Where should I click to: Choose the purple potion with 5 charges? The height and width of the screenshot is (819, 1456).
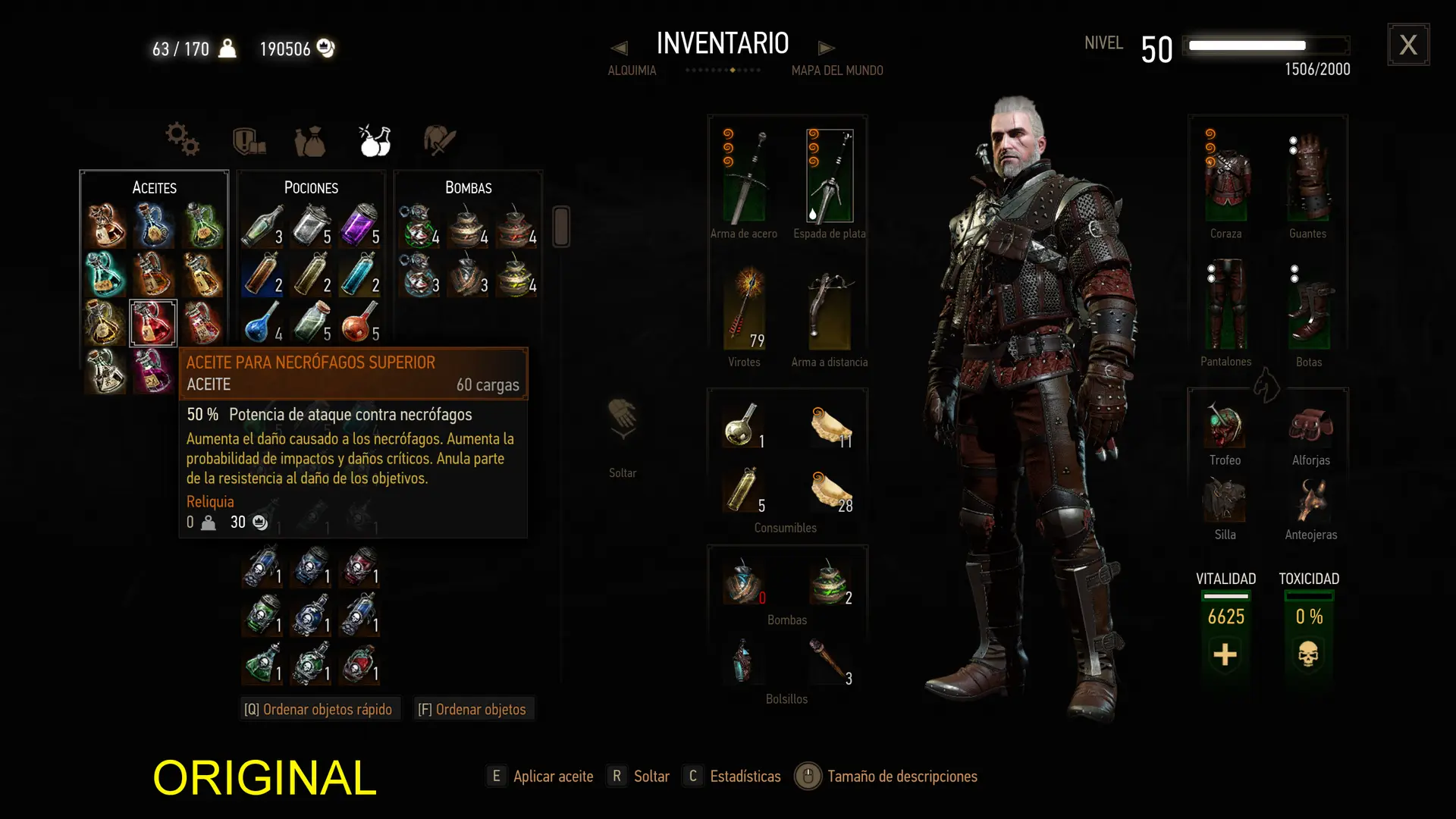tap(359, 225)
